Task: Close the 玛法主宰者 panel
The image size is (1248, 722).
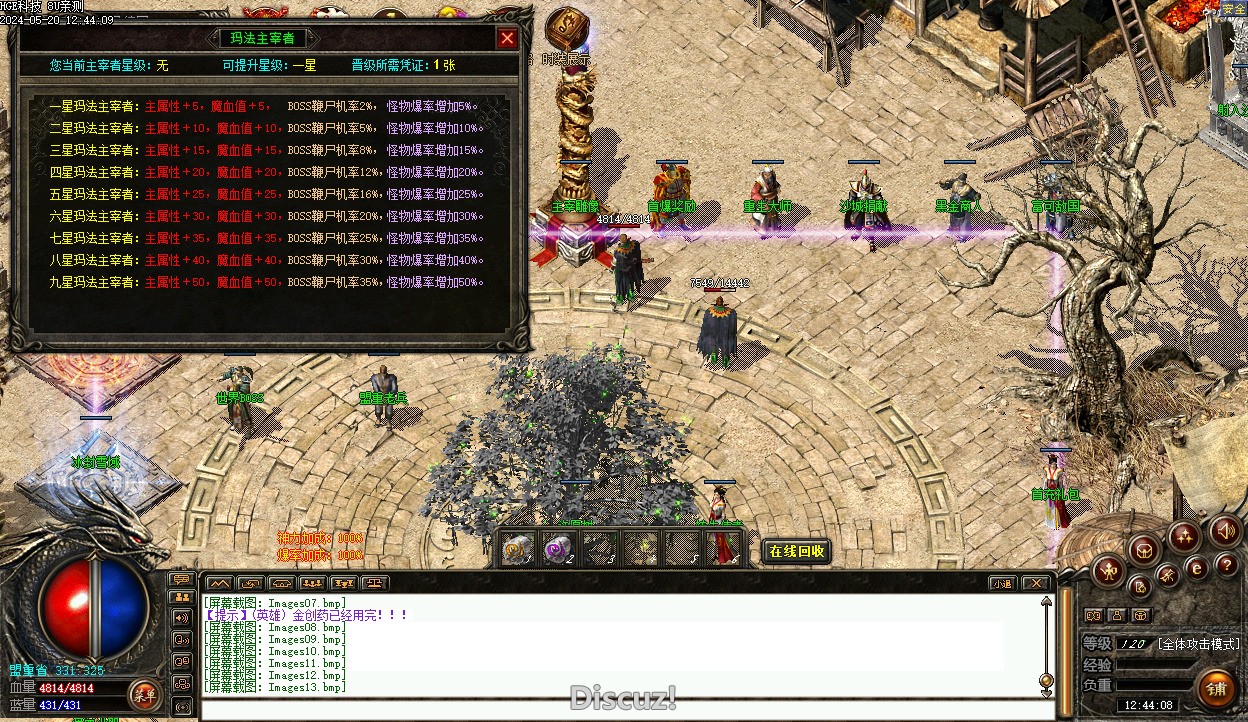Action: pos(508,39)
